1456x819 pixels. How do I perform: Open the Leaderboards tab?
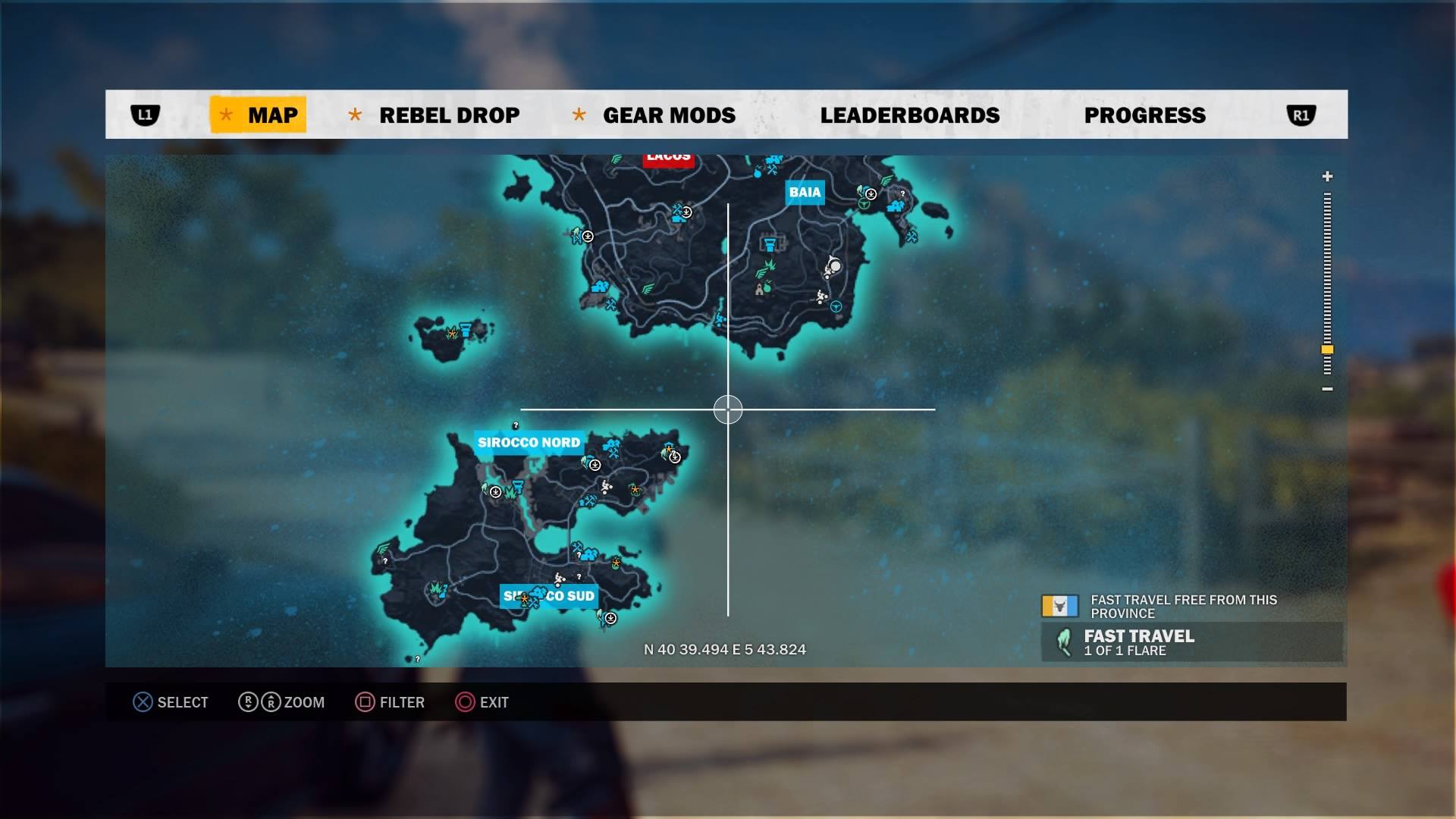pos(909,115)
